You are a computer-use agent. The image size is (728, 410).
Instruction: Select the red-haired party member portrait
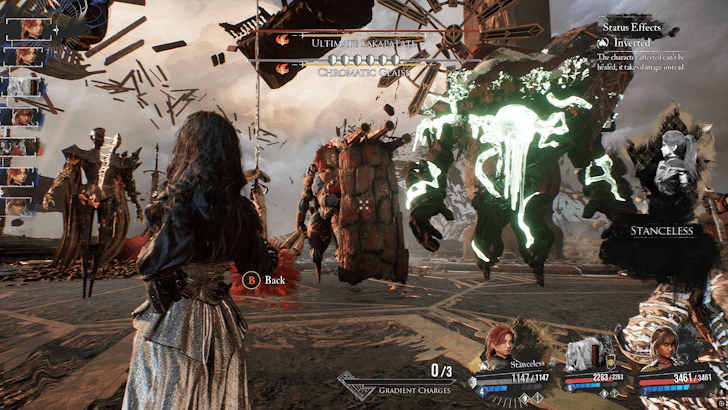coord(503,347)
